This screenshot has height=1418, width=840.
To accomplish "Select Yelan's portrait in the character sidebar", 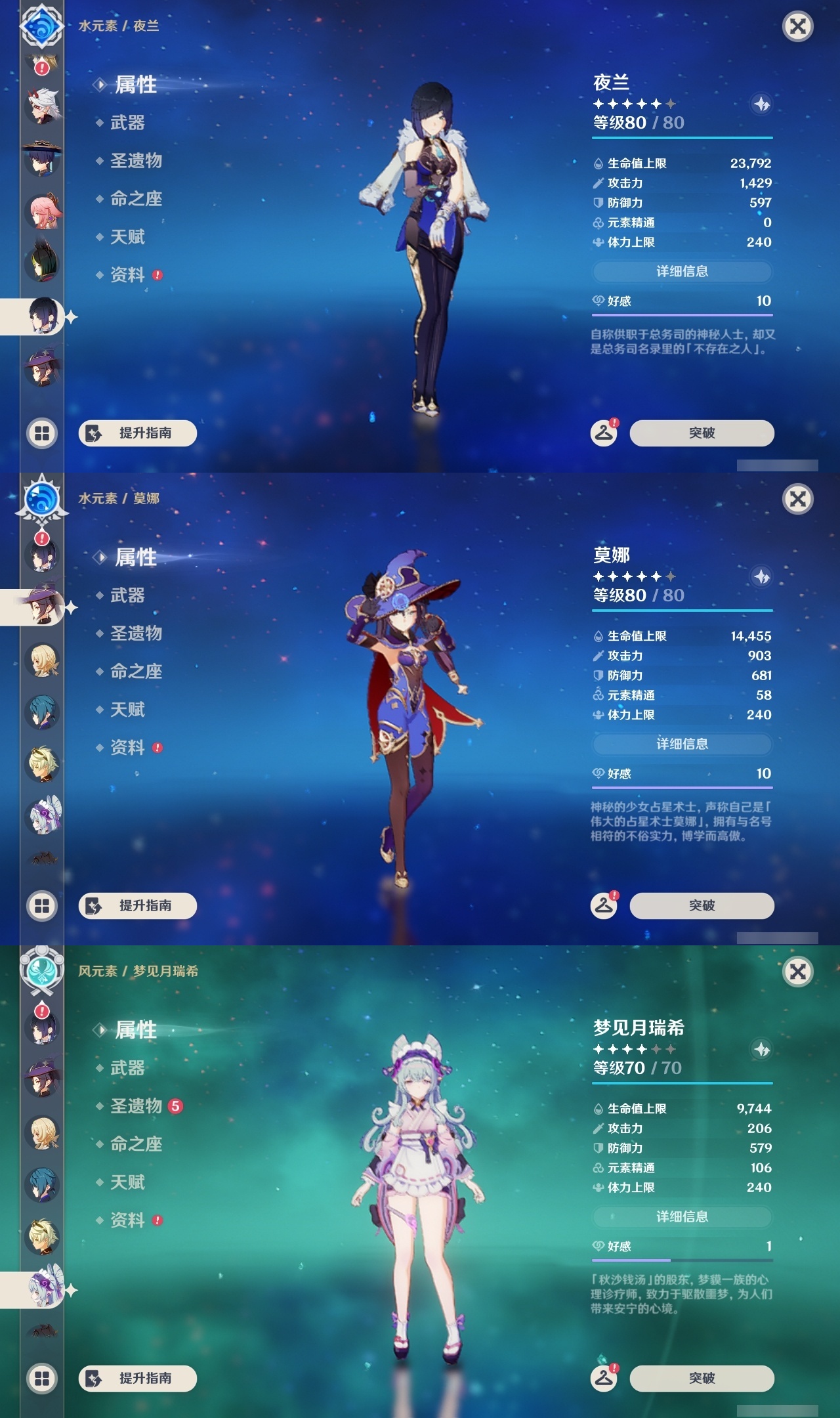I will pos(43,315).
